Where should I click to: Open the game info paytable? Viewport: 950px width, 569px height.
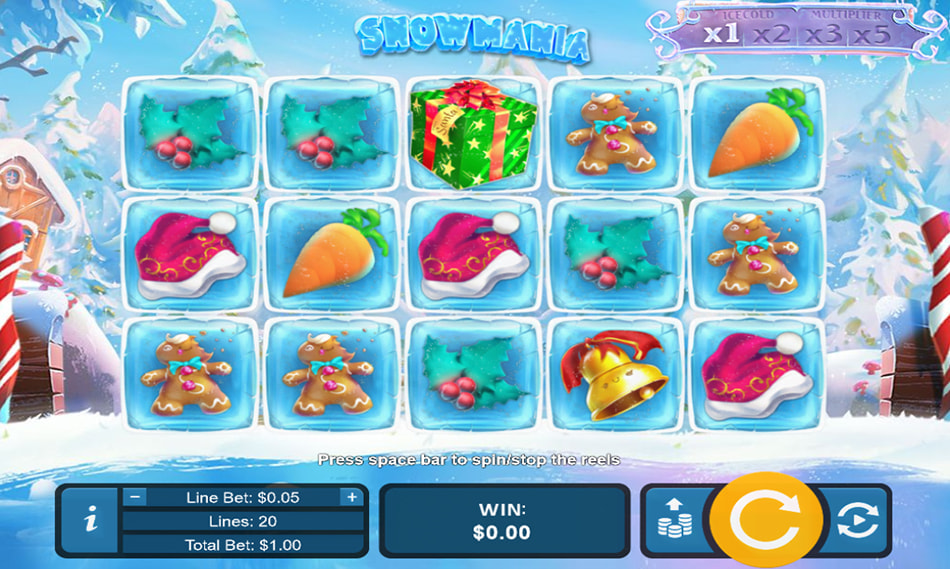pos(91,520)
